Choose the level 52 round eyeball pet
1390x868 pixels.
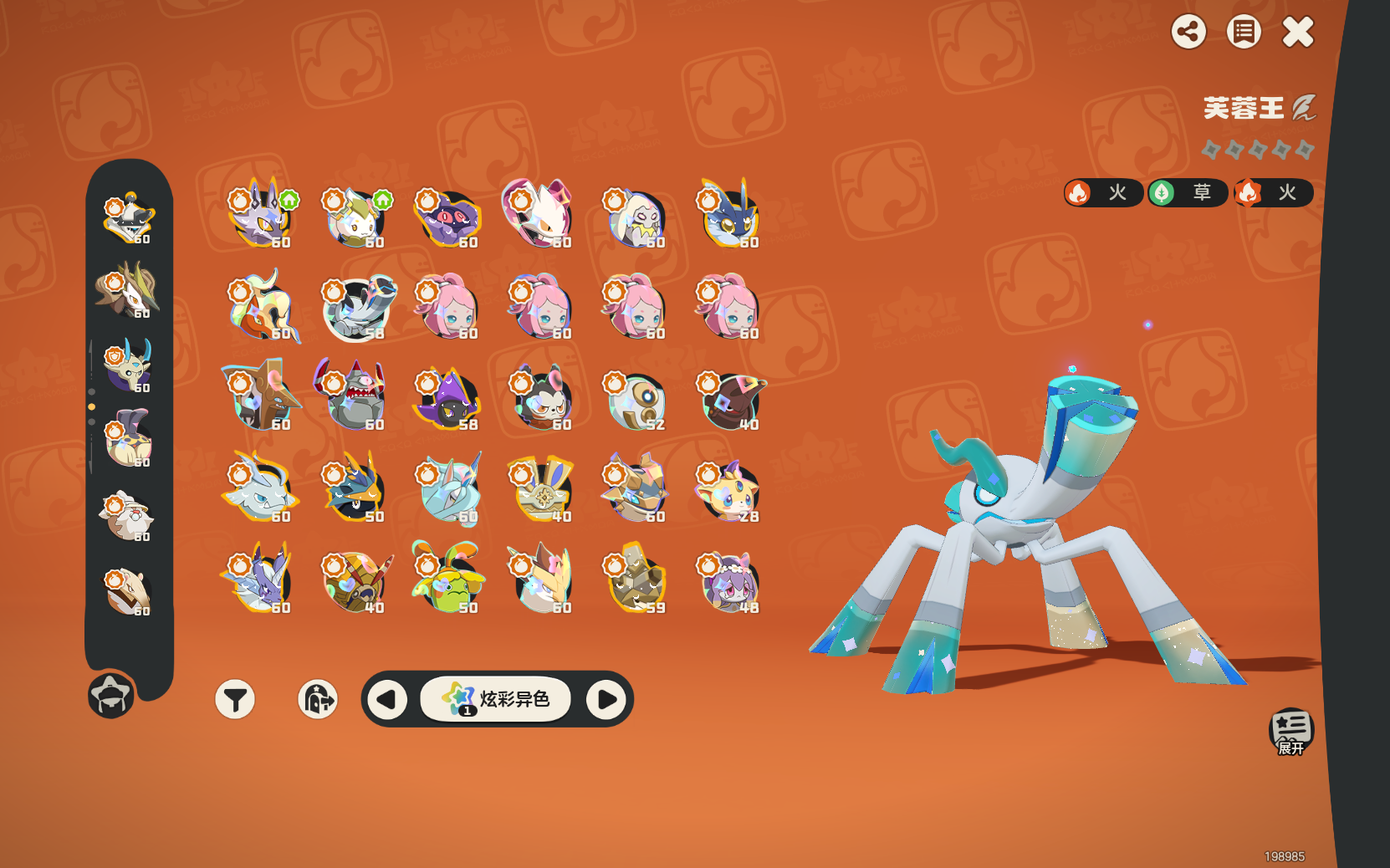636,401
